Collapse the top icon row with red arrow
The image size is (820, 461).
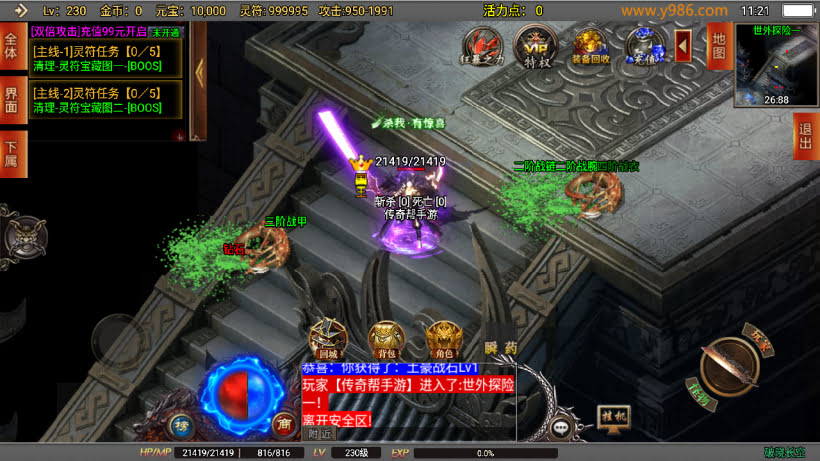[x=684, y=45]
